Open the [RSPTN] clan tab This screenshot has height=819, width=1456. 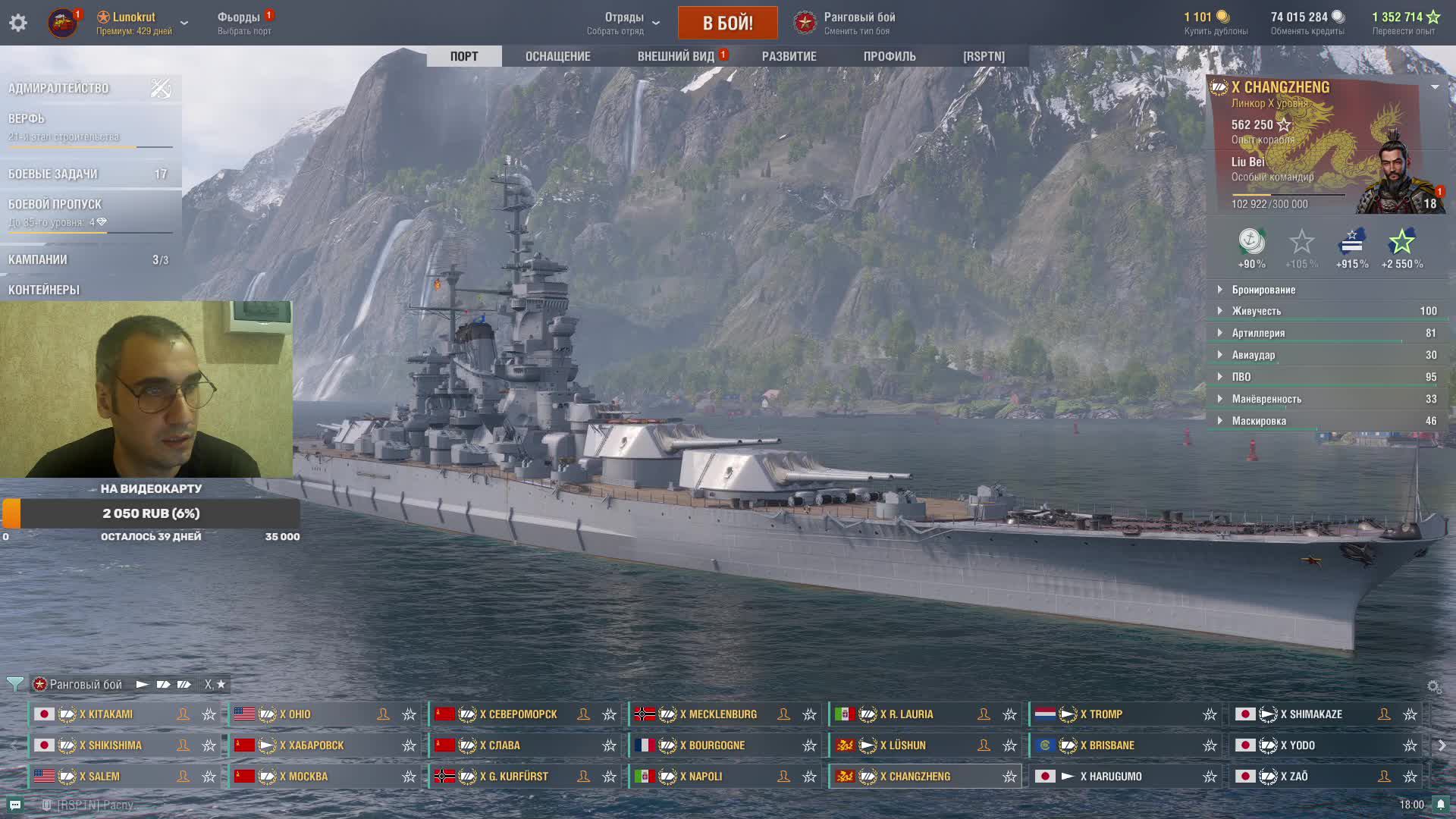[x=984, y=56]
